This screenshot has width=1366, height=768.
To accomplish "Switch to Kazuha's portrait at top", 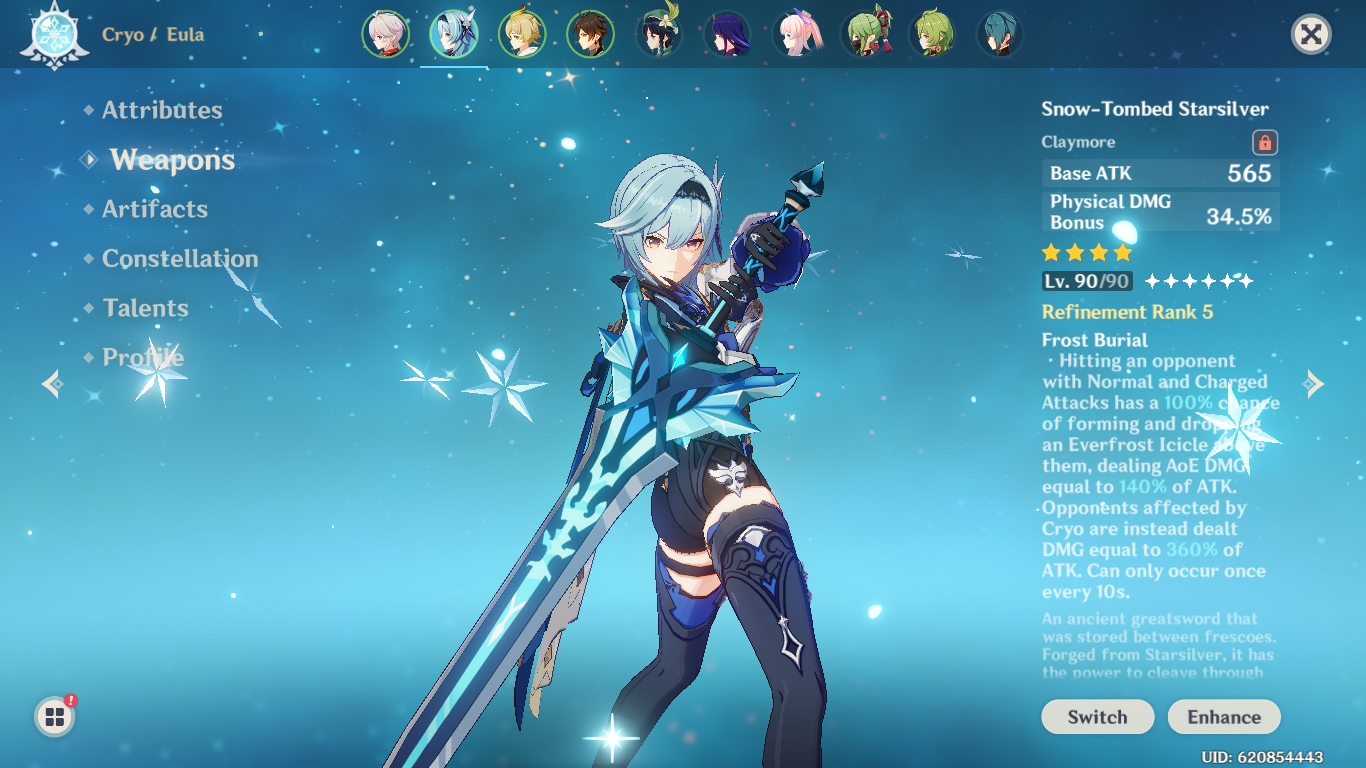I will point(386,32).
